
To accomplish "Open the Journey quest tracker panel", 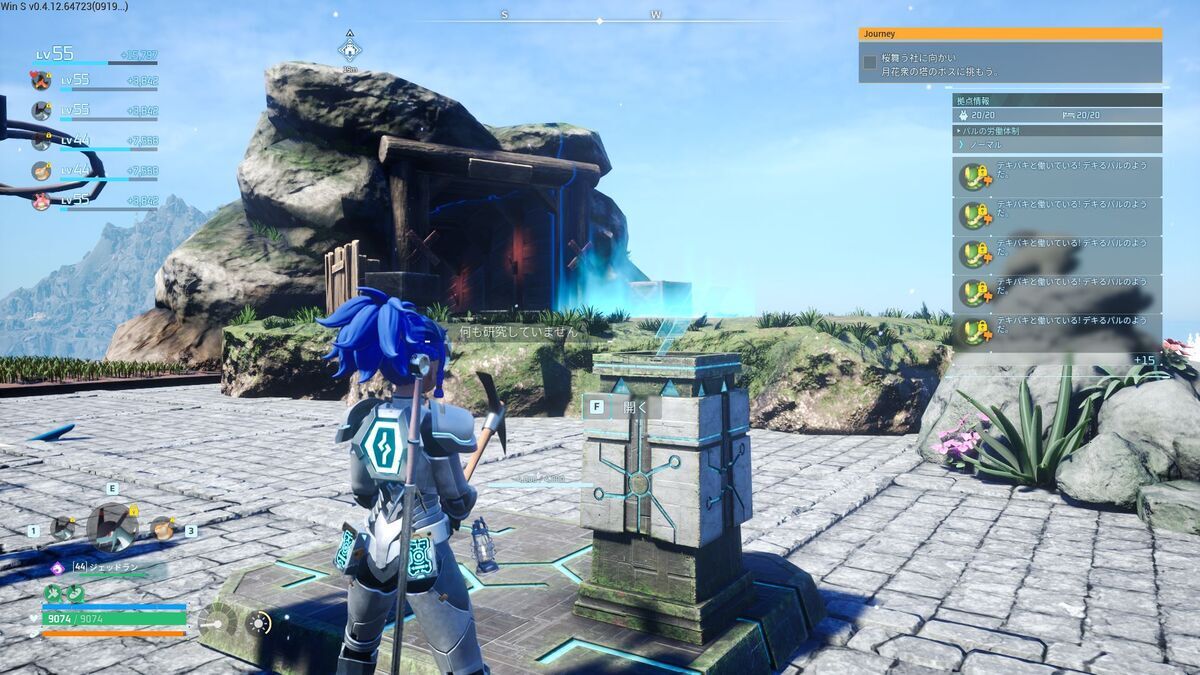I will pos(1010,33).
